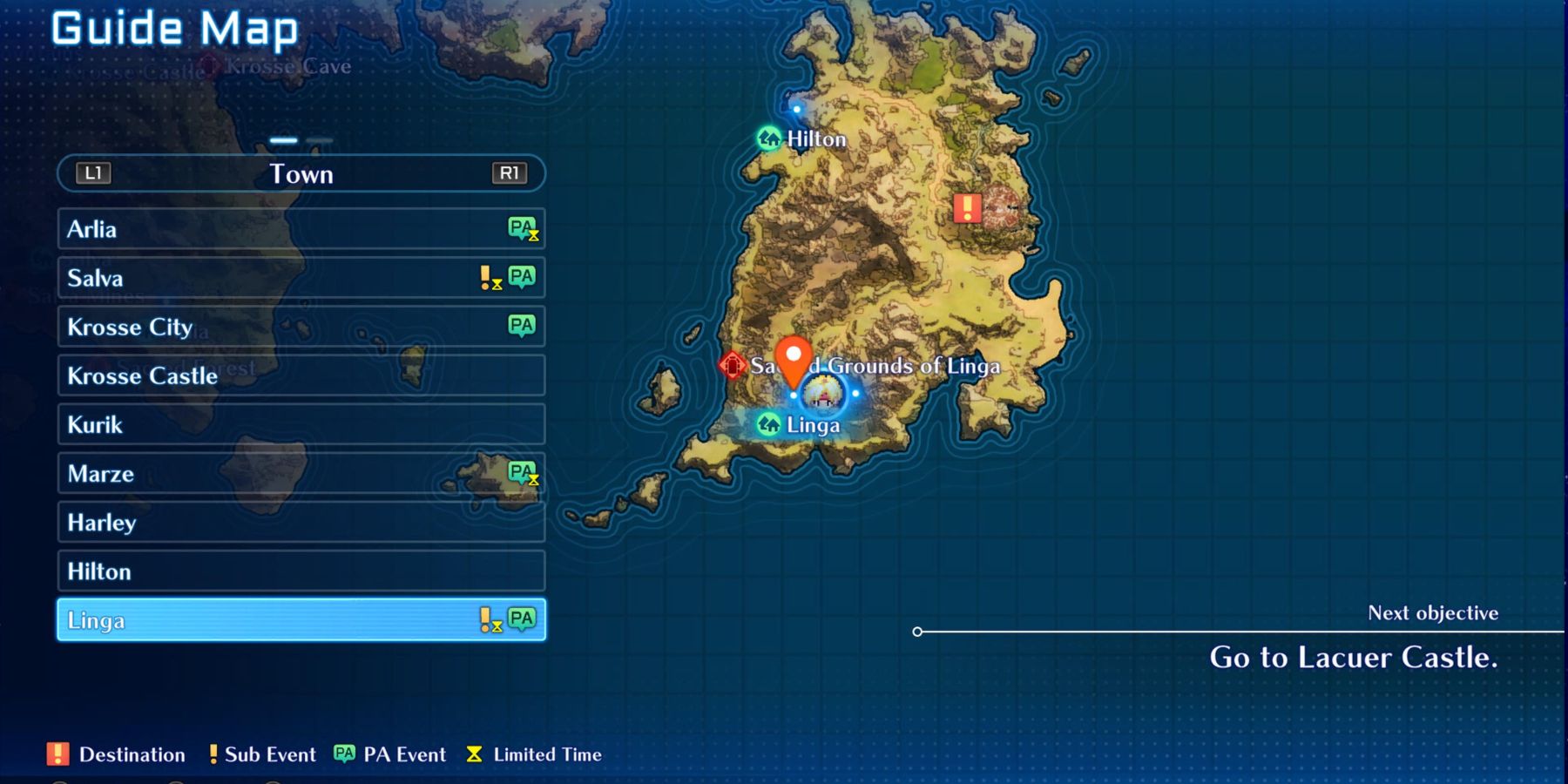Screen dimensions: 1568x784
Task: Click the Limited Time legend icon at bottom
Action: [475, 754]
